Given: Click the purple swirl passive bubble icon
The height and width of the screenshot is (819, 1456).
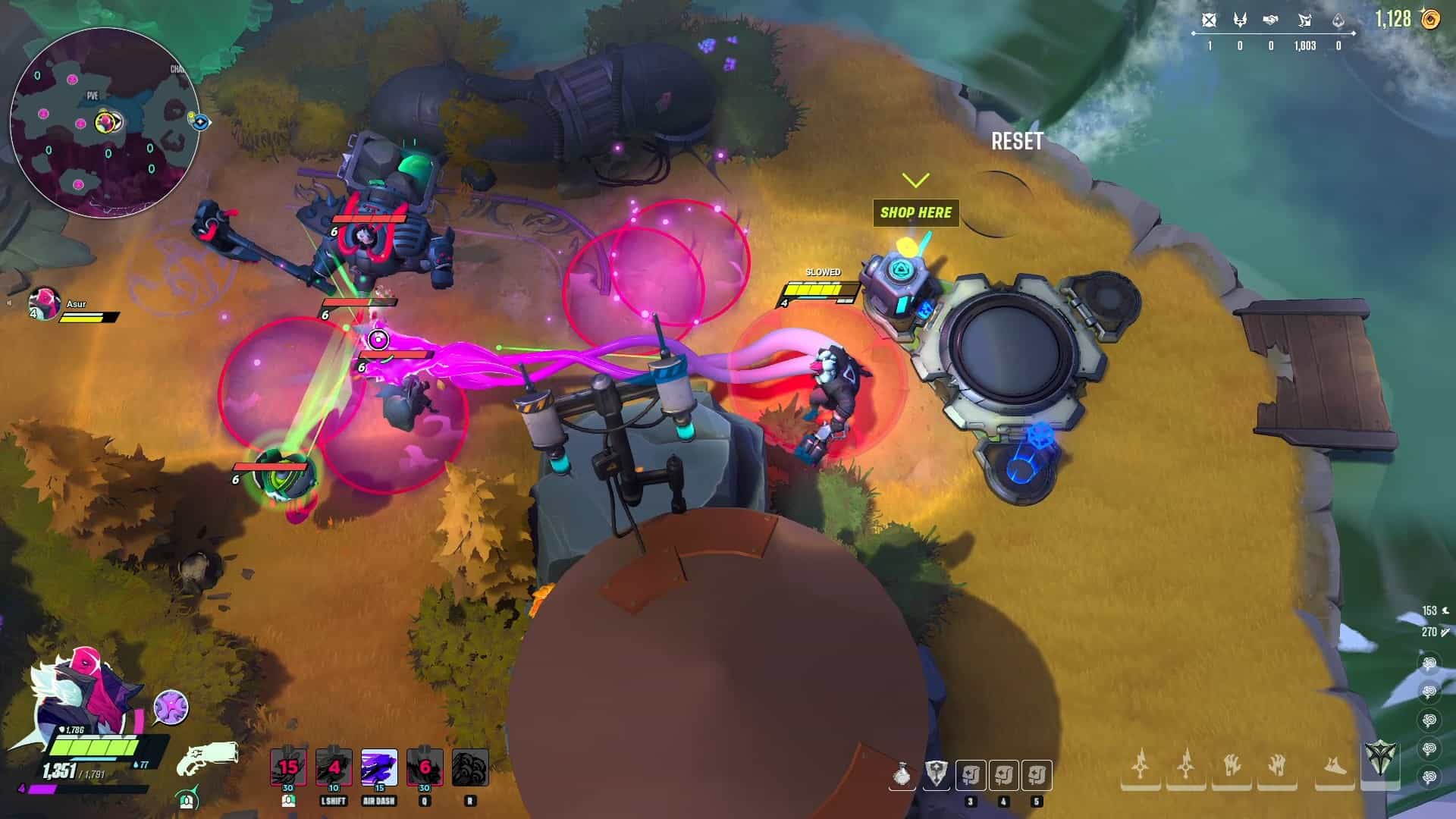Looking at the screenshot, I should tap(171, 708).
